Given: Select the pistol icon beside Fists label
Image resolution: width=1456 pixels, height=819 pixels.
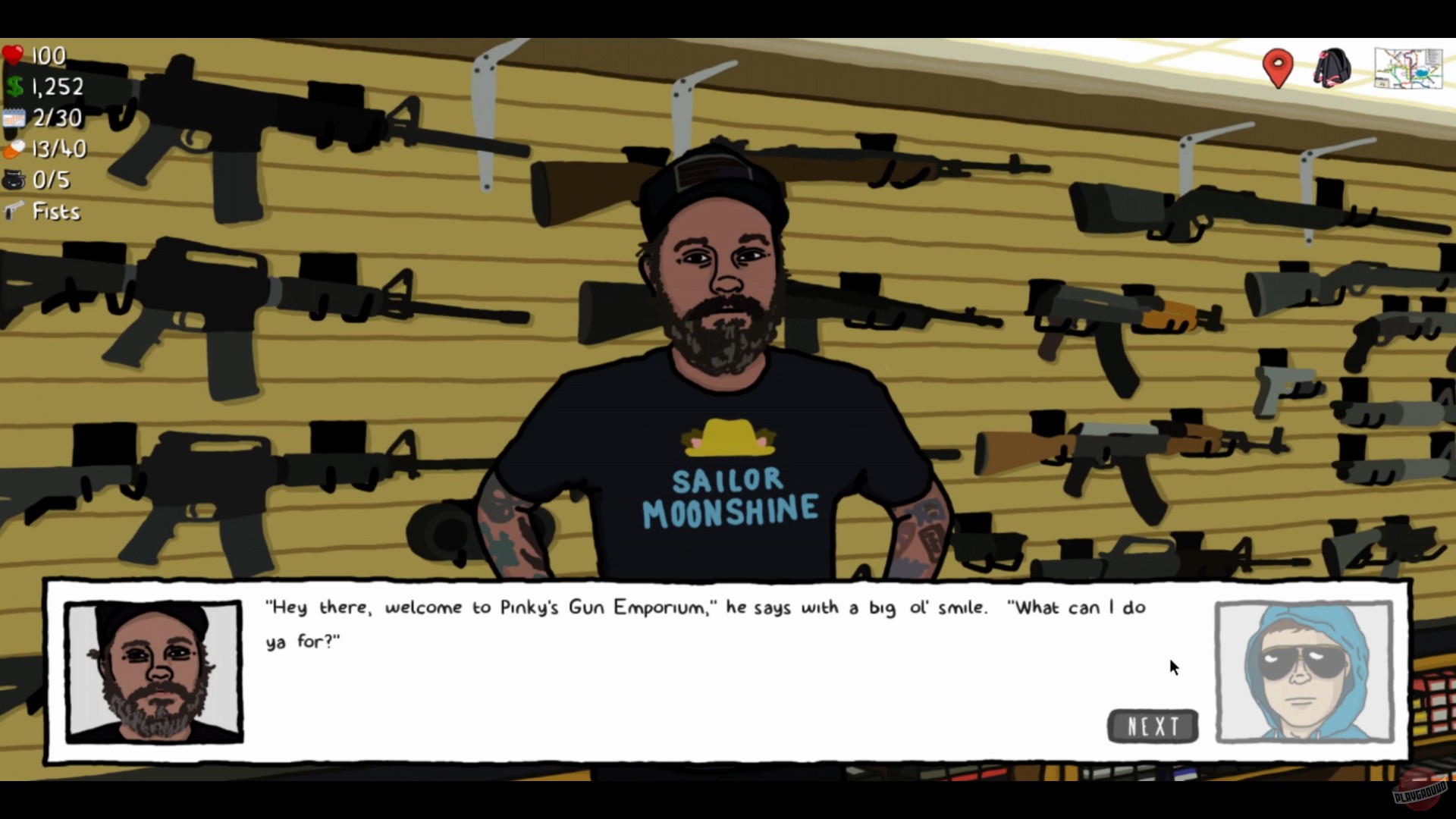Looking at the screenshot, I should [14, 212].
